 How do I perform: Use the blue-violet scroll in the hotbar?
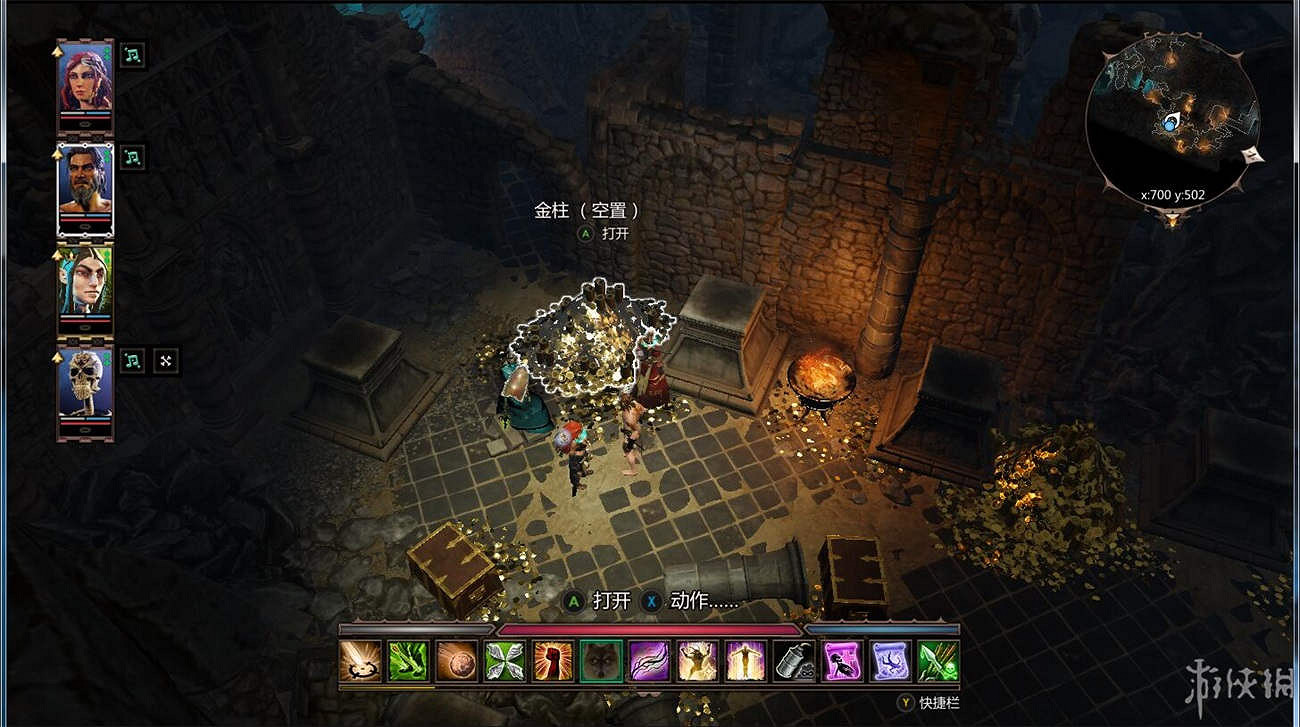point(890,661)
